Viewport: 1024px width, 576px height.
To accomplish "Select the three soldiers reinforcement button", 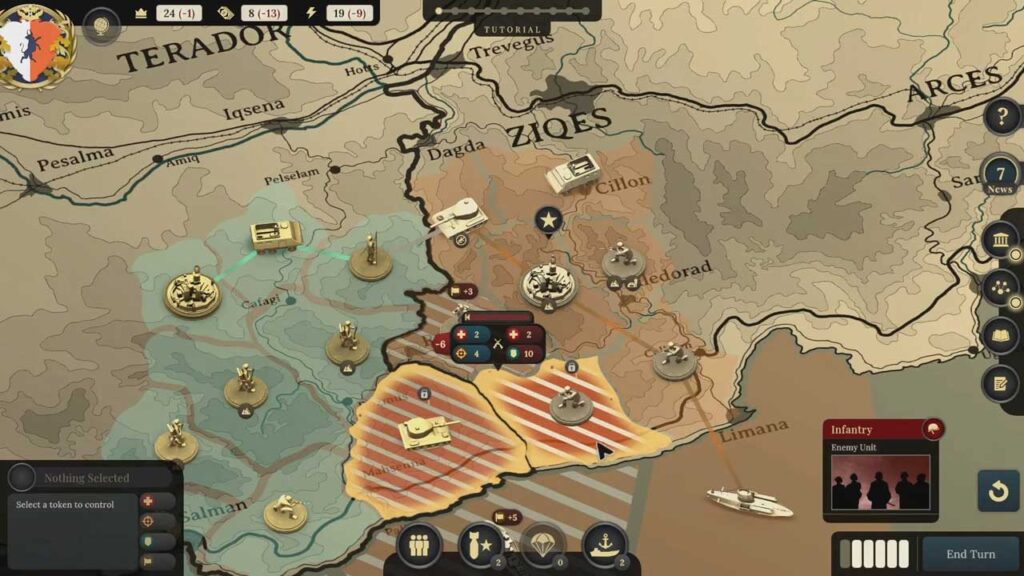I will pyautogui.click(x=419, y=544).
